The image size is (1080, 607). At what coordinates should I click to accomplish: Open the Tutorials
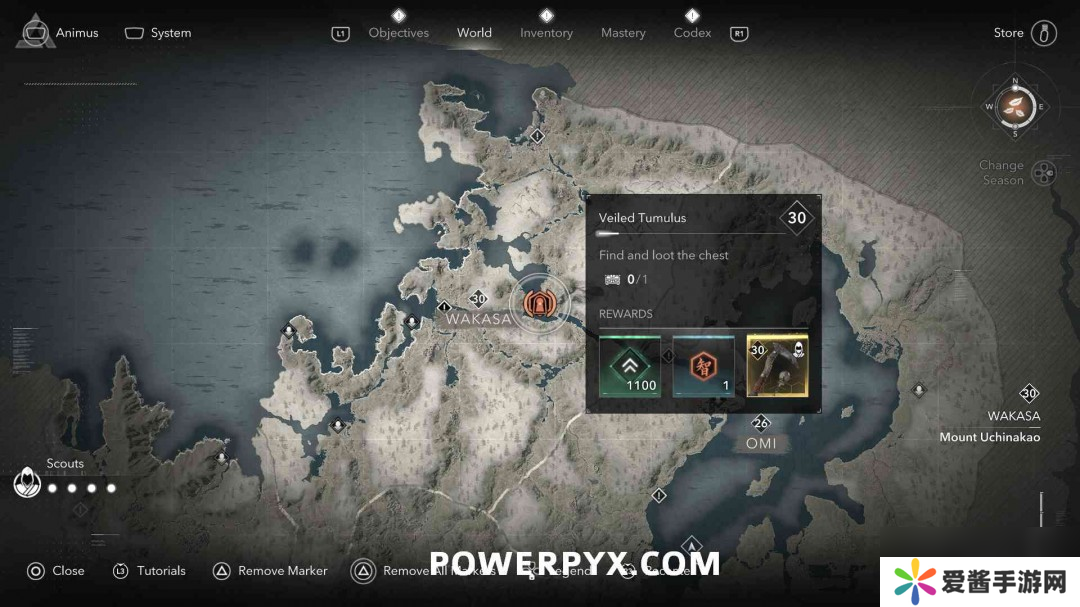(x=150, y=571)
